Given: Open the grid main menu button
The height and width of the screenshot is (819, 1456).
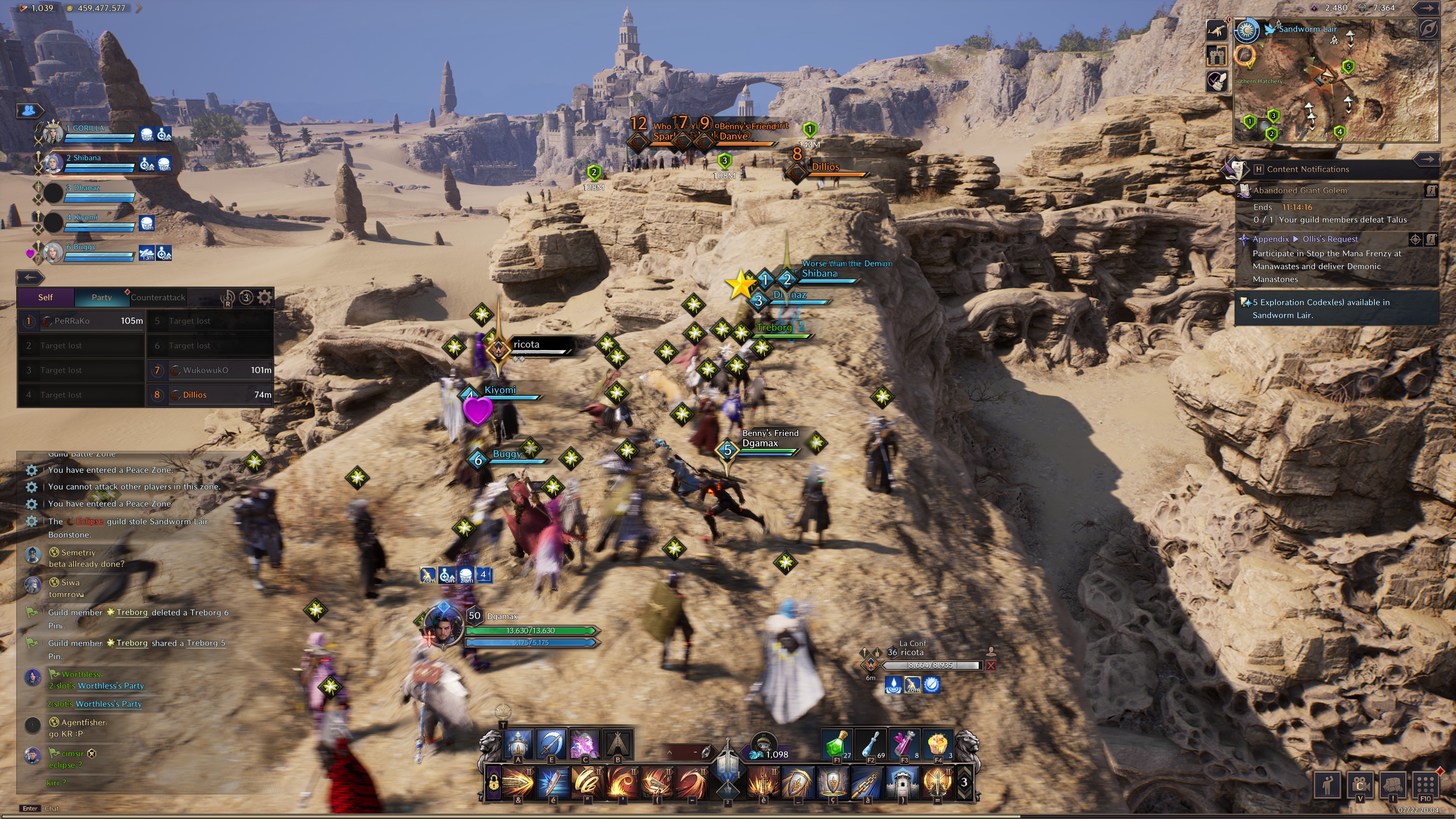Looking at the screenshot, I should pos(1425,784).
